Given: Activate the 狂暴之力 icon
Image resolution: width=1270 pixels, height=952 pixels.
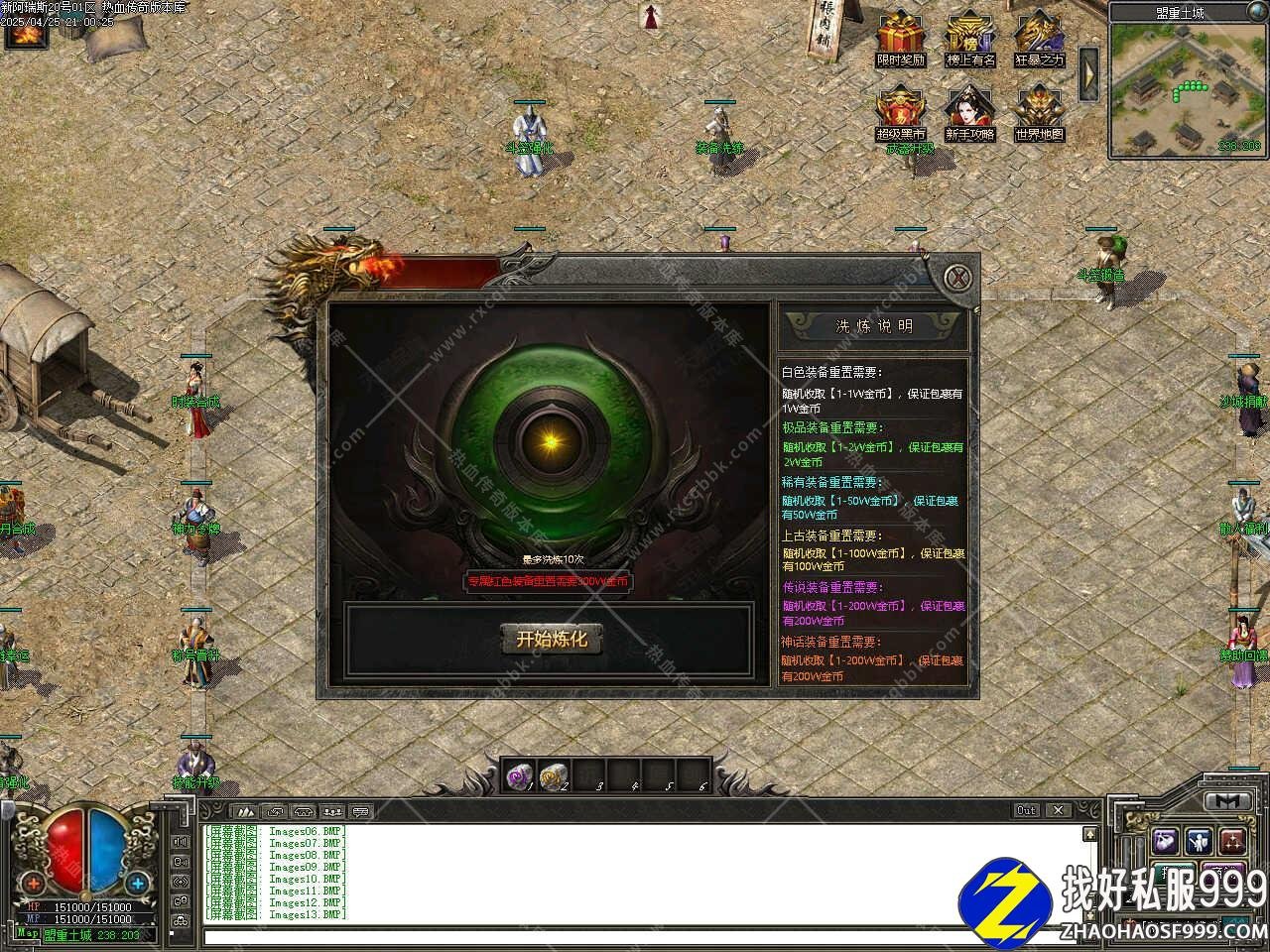Looking at the screenshot, I should tap(1038, 38).
